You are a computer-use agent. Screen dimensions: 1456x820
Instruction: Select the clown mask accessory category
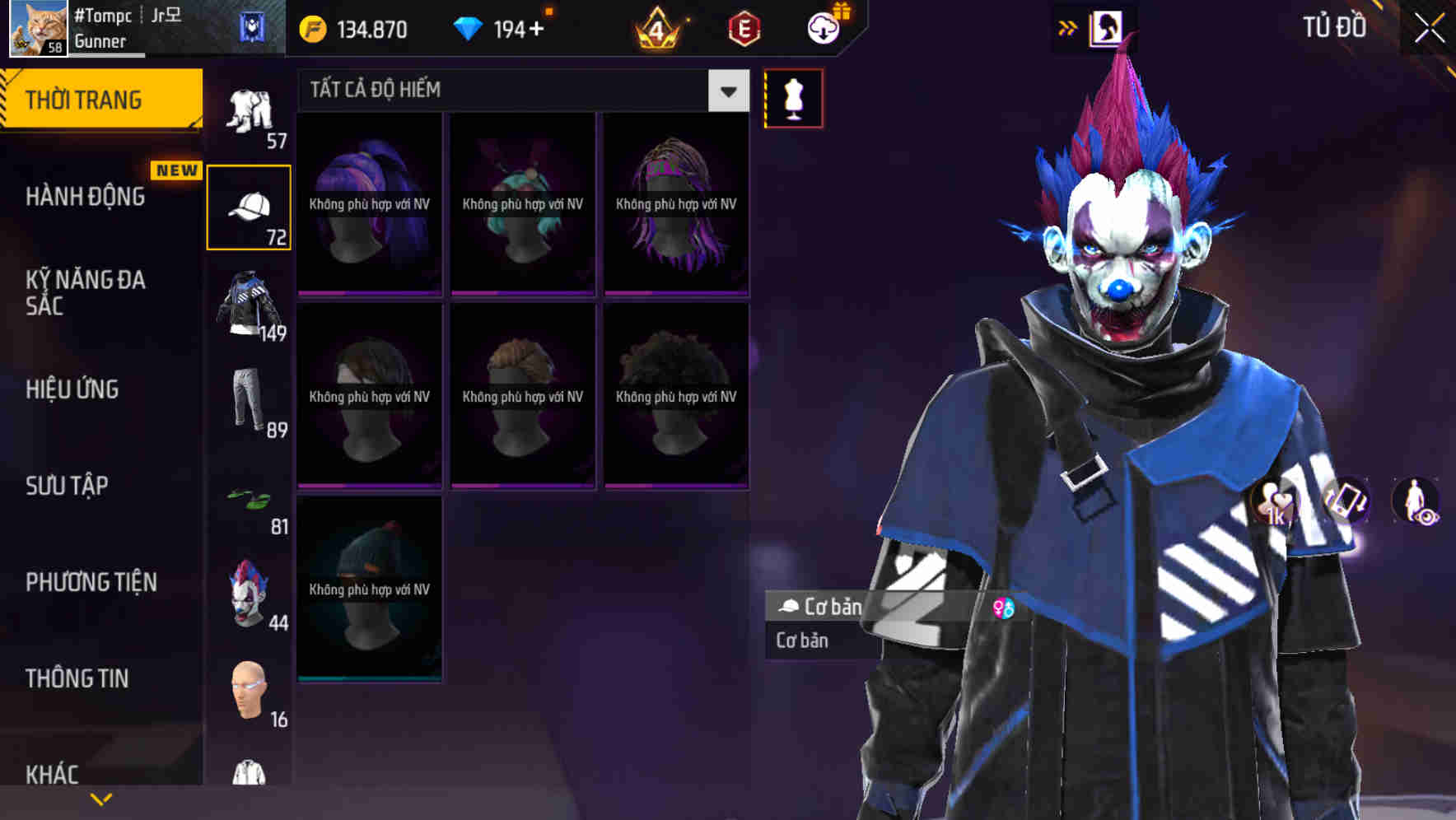(250, 593)
